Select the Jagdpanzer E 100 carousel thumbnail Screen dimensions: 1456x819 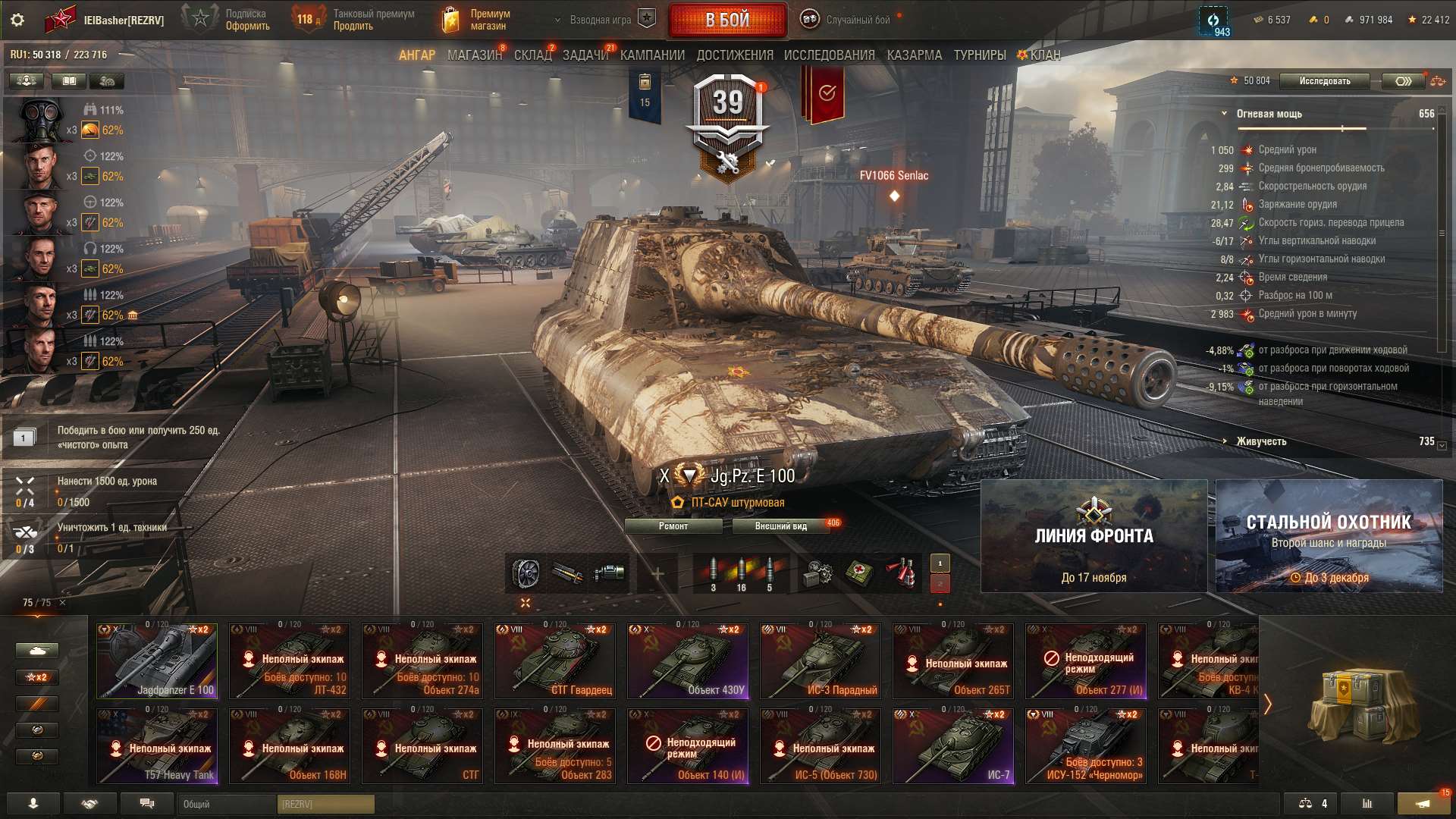(155, 660)
